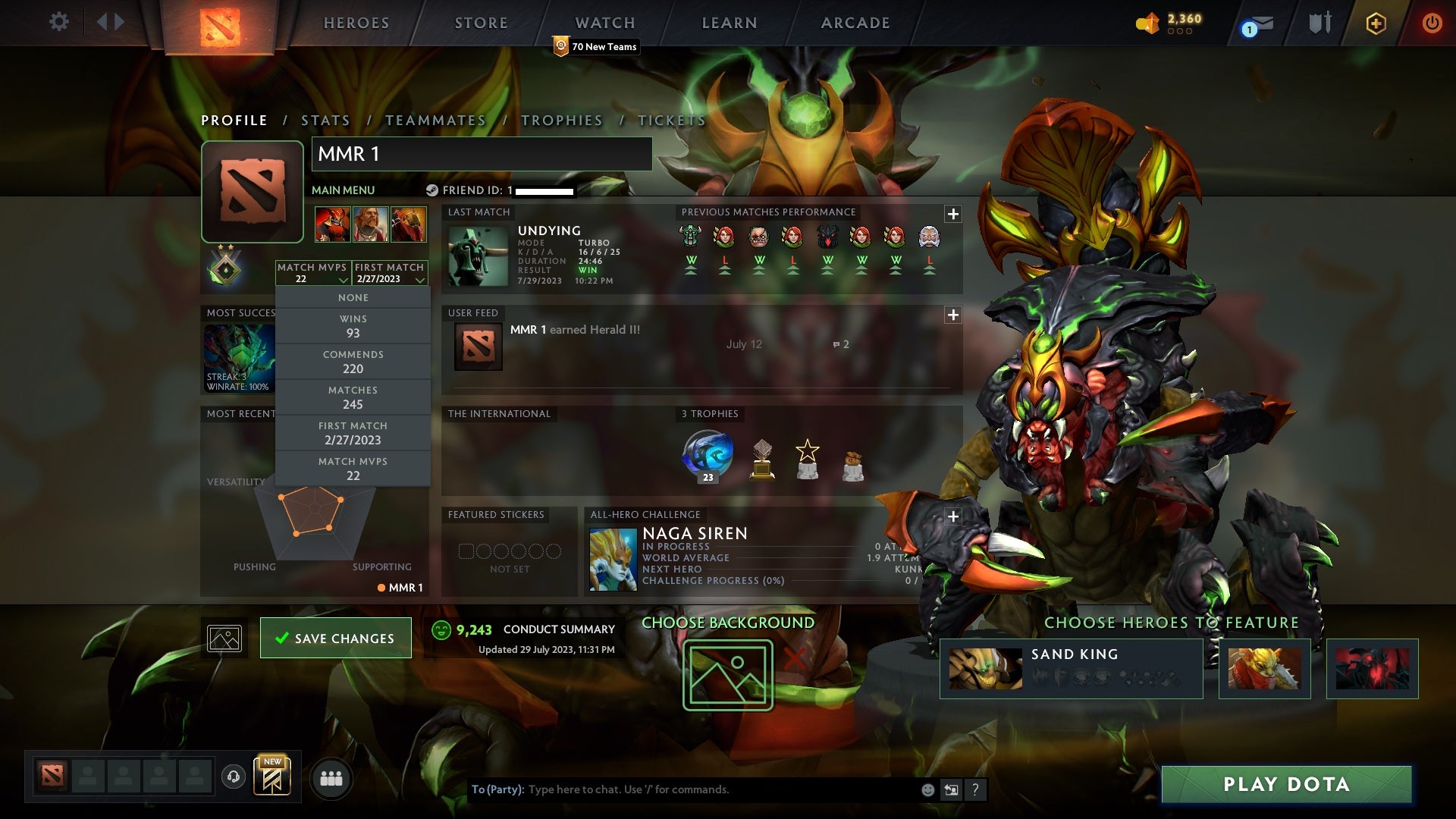1456x819 pixels.
Task: Click the Save Changes button
Action: pyautogui.click(x=335, y=638)
